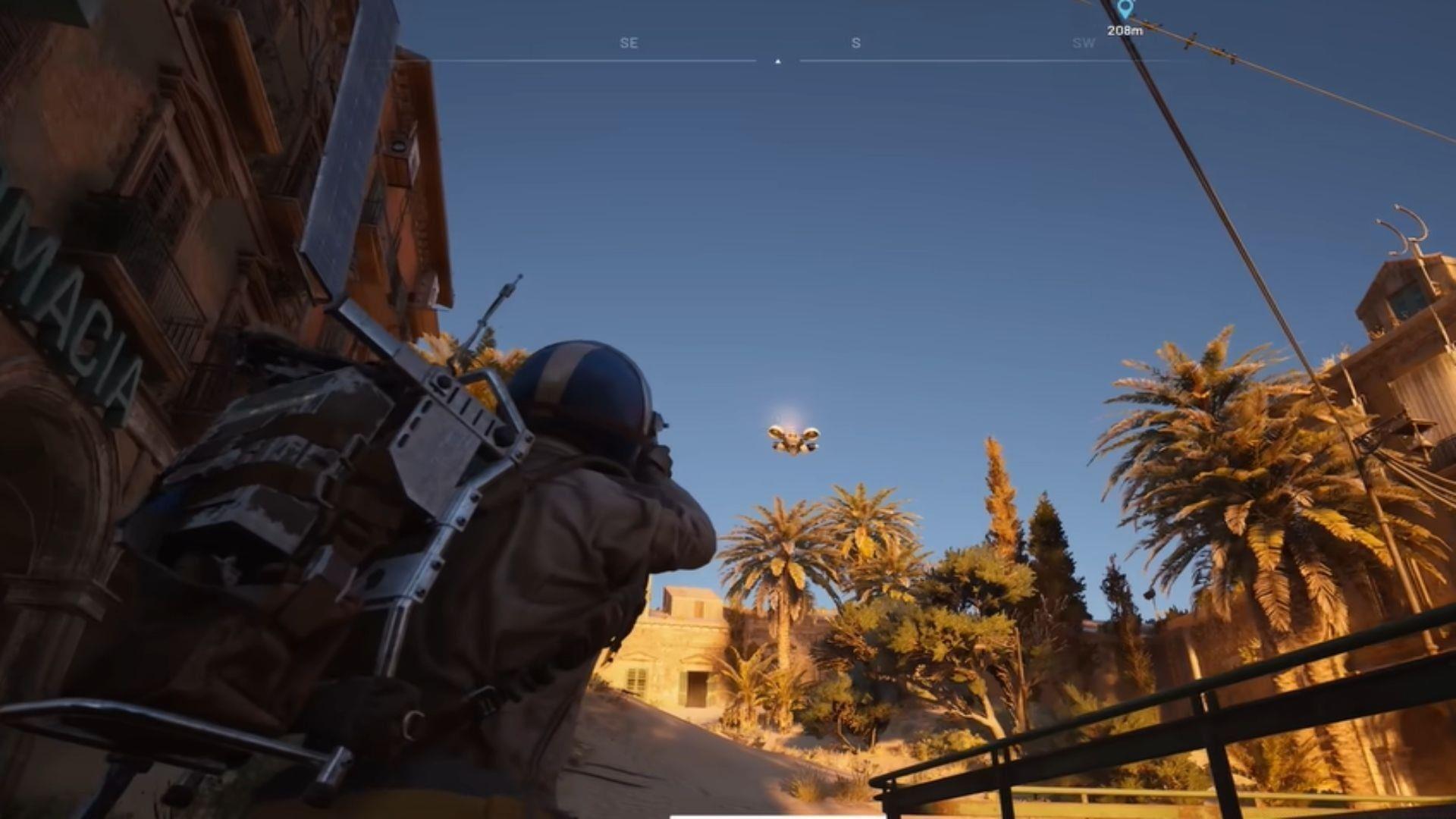The image size is (1456, 819).
Task: Select the SE heading on the compass
Action: coord(629,42)
